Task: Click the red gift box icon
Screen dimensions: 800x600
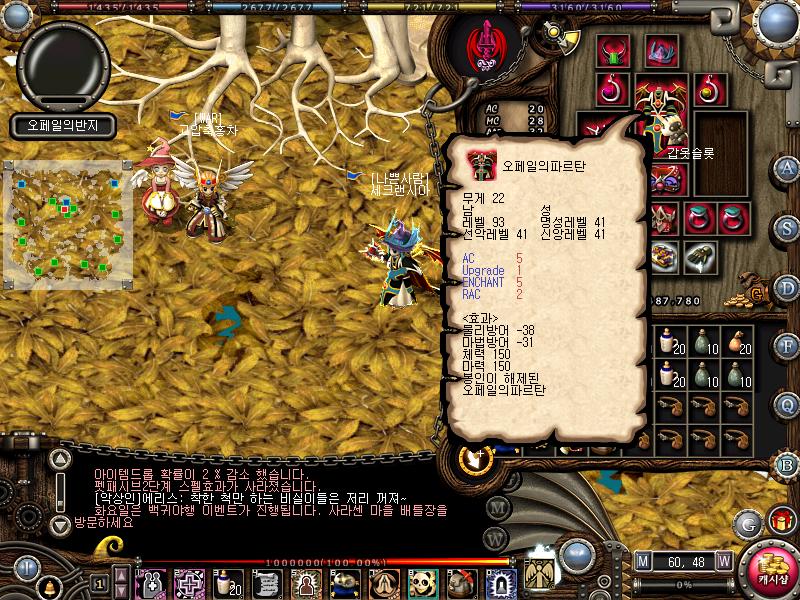Action: pyautogui.click(x=780, y=520)
